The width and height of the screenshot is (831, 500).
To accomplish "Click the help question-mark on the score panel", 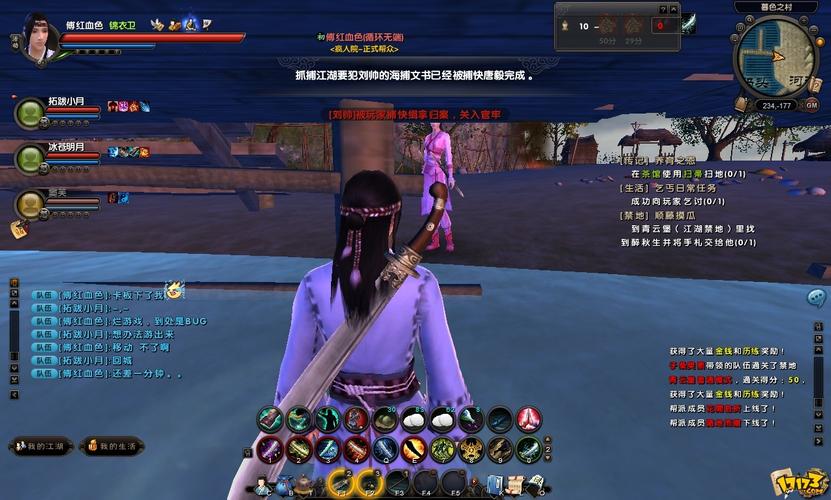I will click(662, 8).
